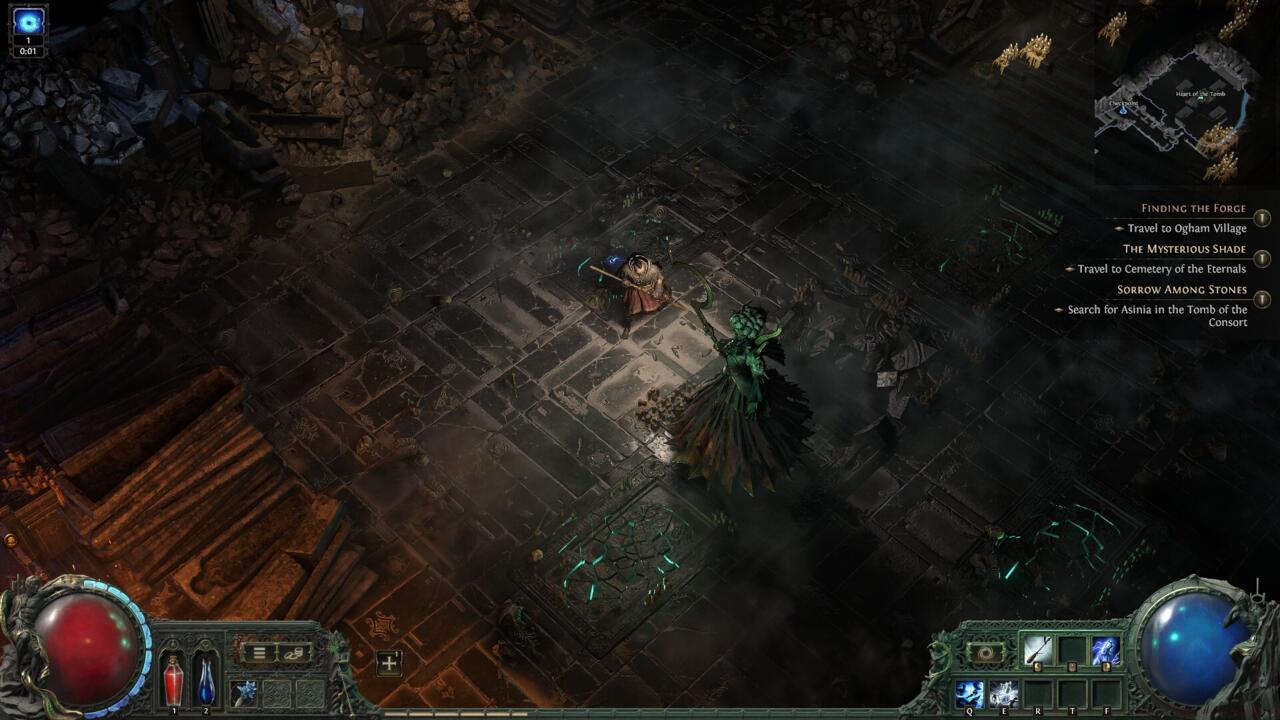Viewport: 1280px width, 720px height.
Task: Cast the E hotkey skill
Action: [1003, 691]
